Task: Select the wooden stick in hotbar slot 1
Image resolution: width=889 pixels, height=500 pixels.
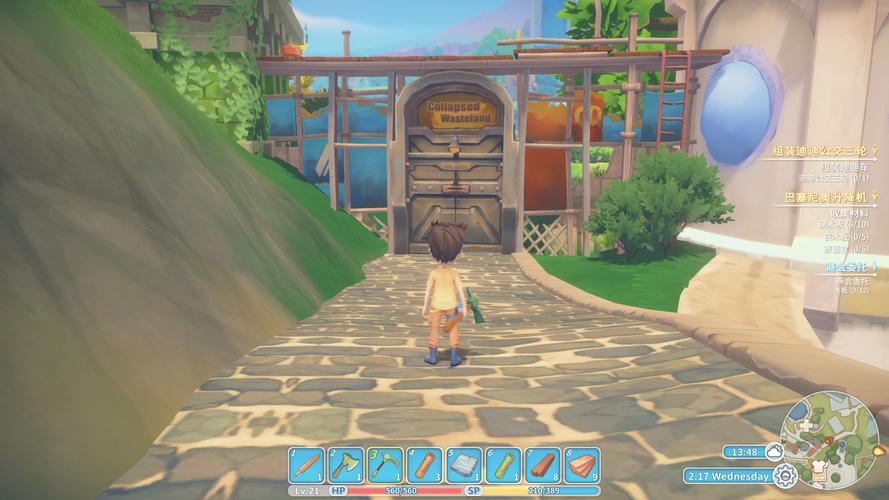Action: [x=307, y=465]
